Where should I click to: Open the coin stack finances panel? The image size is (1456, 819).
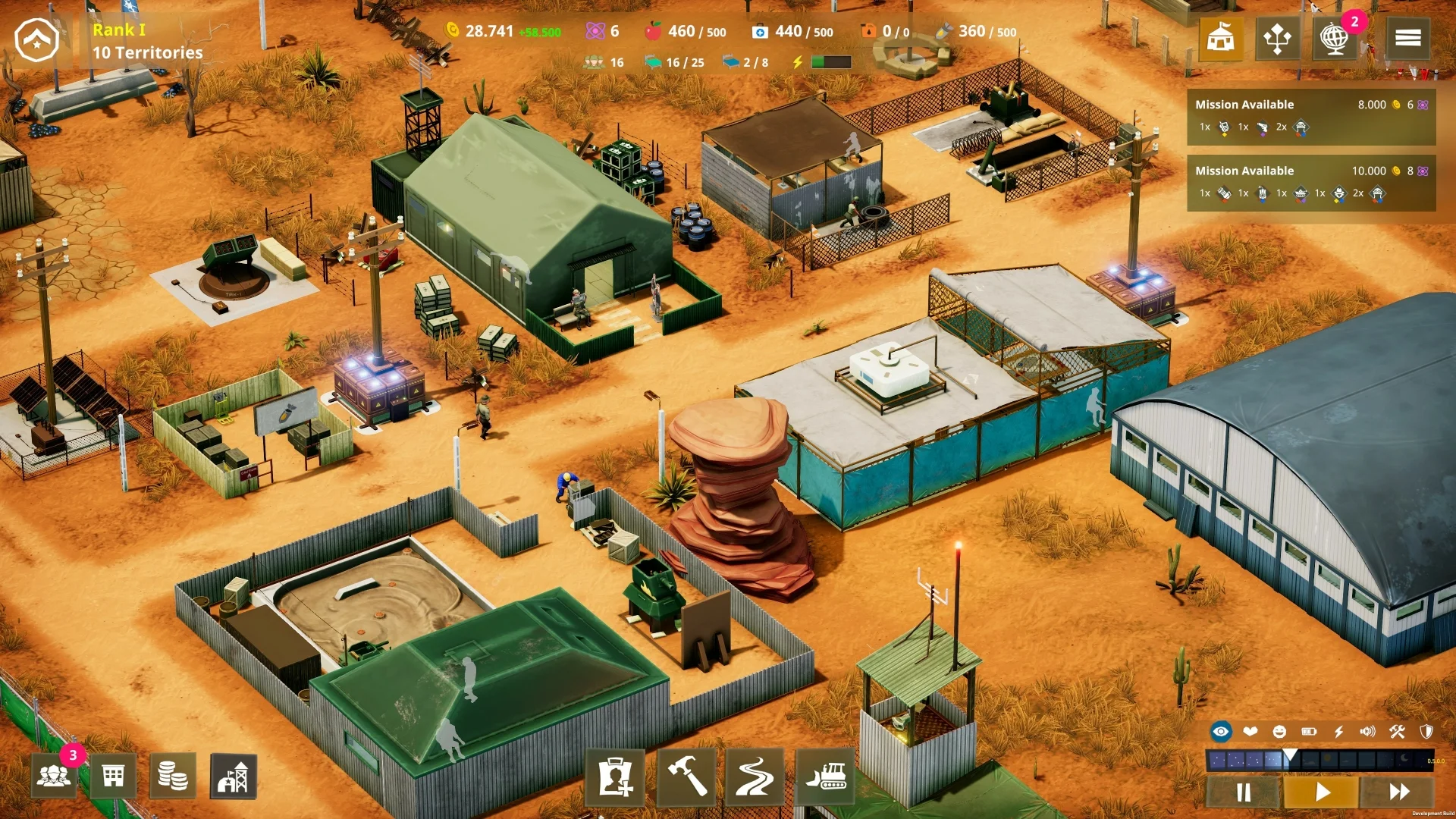[x=173, y=776]
